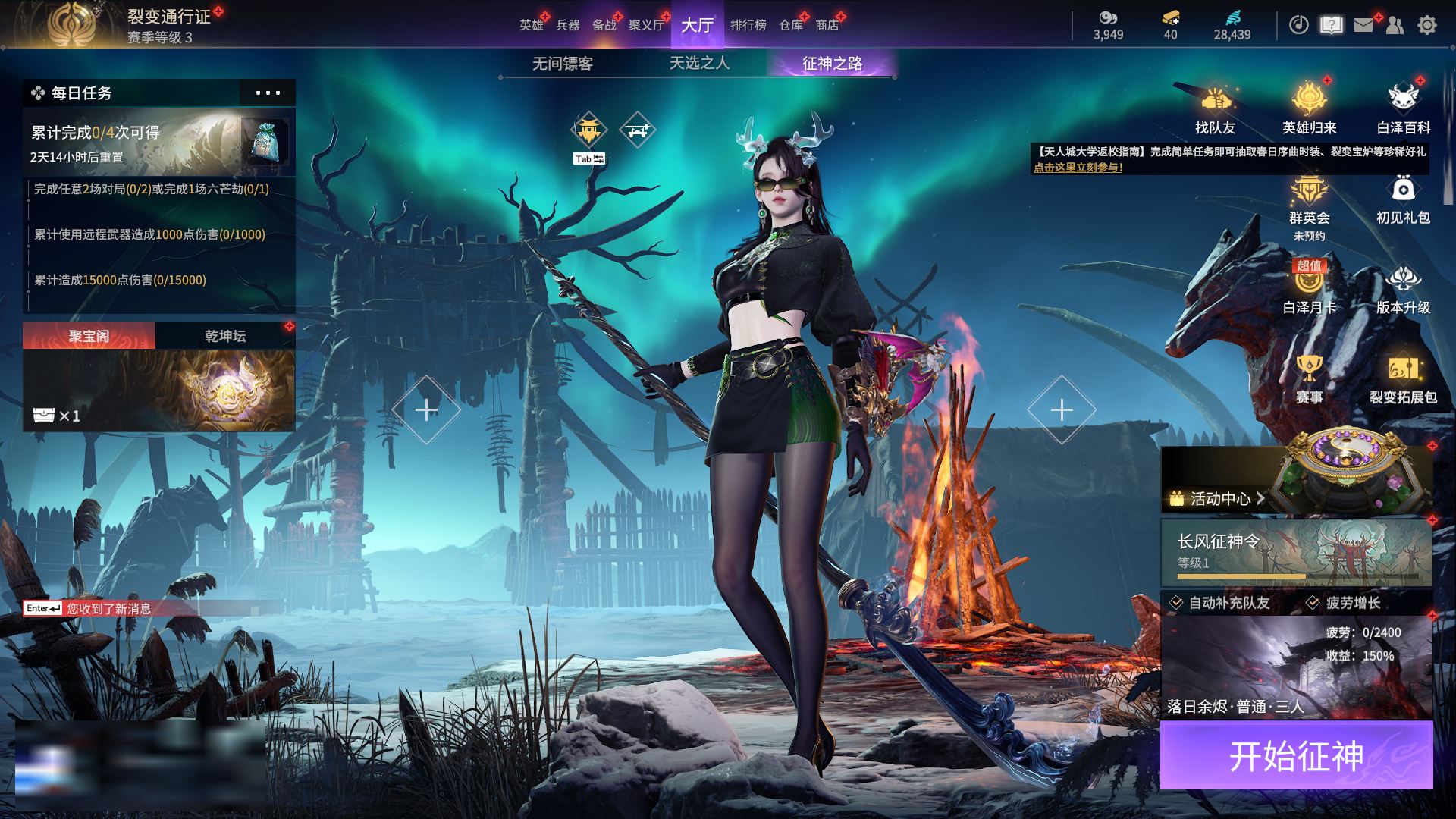Viewport: 1456px width, 819px height.
Task: Open the 白泽百科 encyclopedia
Action: coord(1403,110)
